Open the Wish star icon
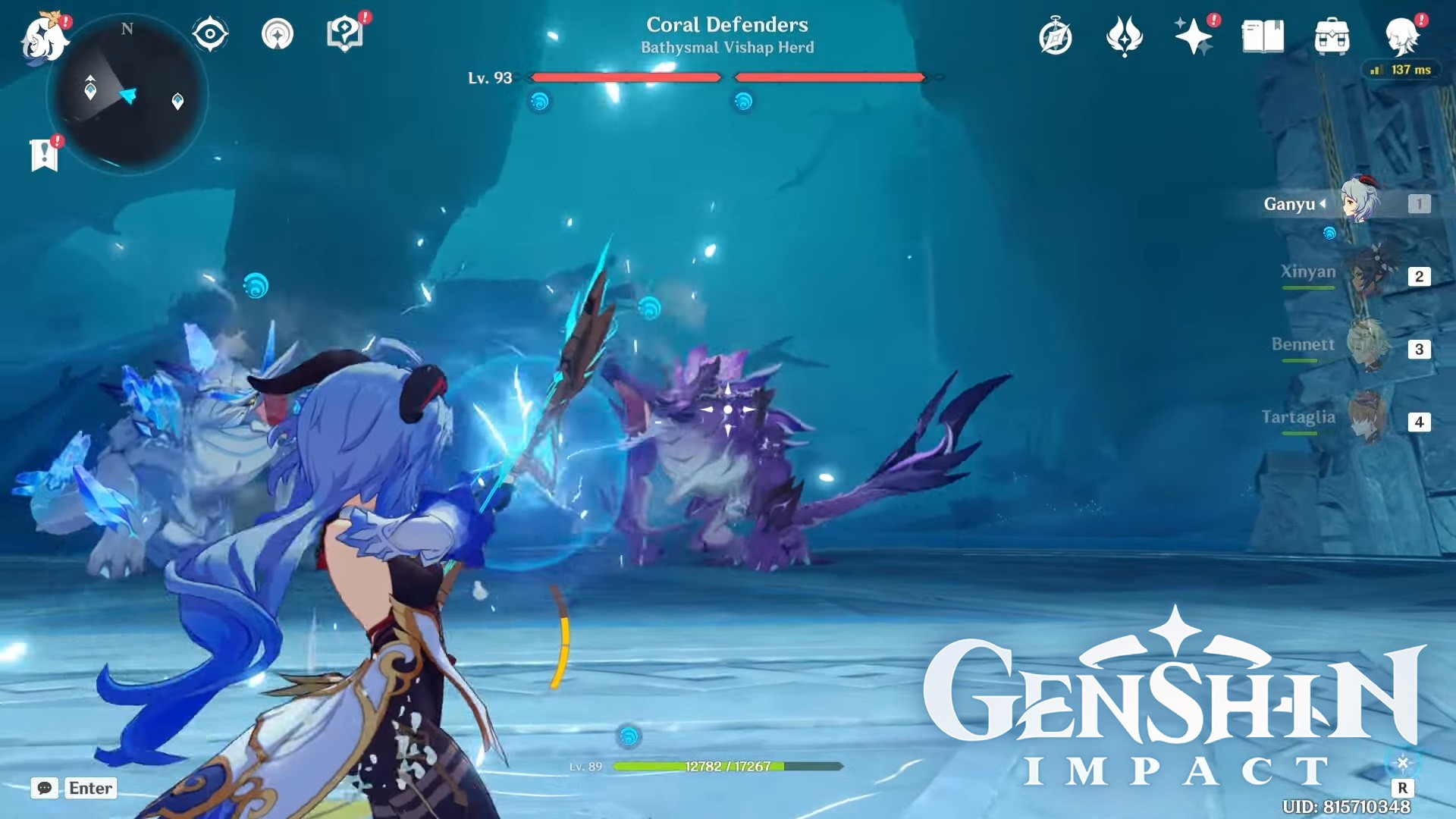This screenshot has height=819, width=1456. point(1193,36)
